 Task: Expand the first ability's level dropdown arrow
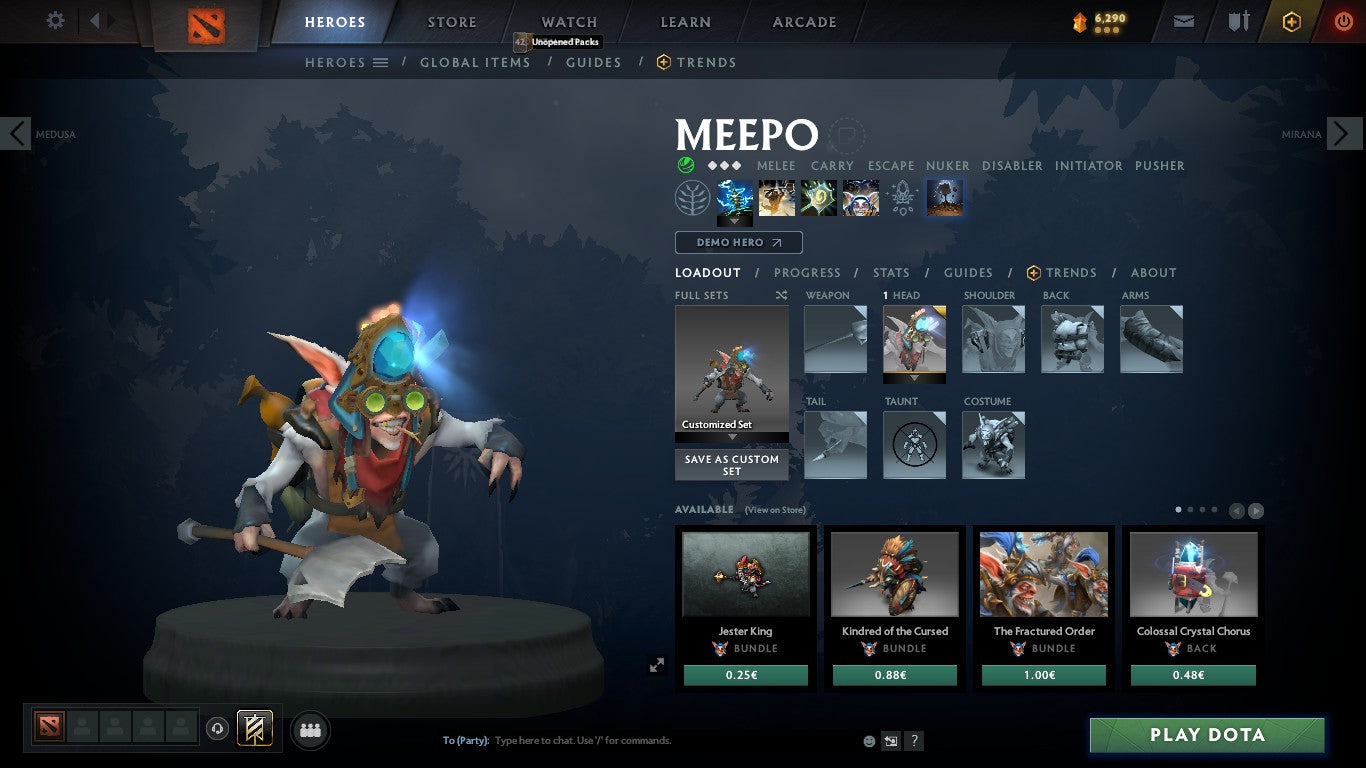pyautogui.click(x=735, y=220)
